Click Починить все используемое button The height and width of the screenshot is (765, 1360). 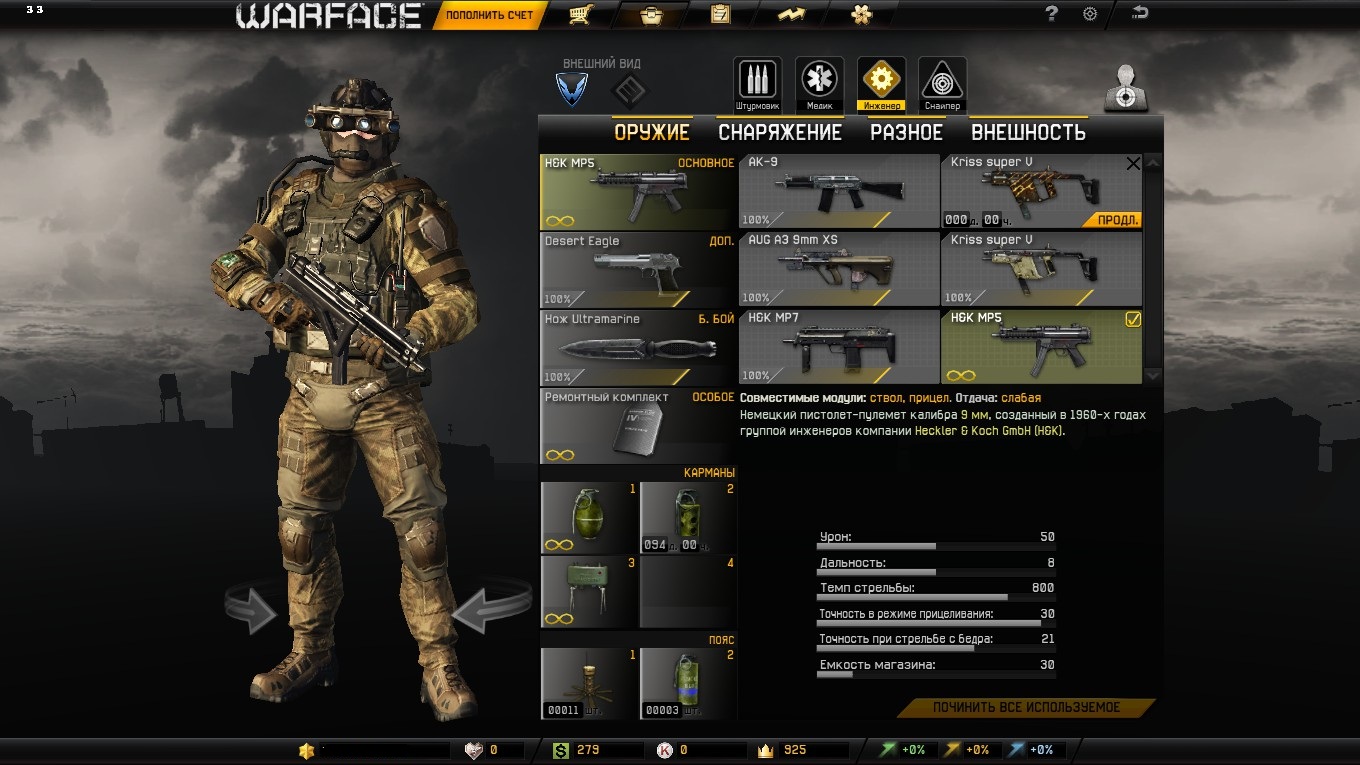(x=1026, y=708)
